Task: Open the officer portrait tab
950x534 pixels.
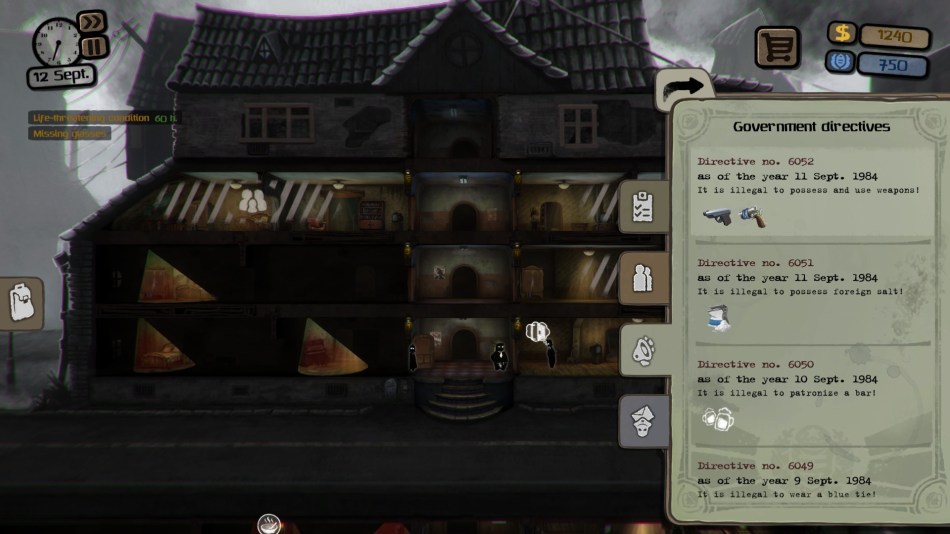Action: pyautogui.click(x=643, y=421)
